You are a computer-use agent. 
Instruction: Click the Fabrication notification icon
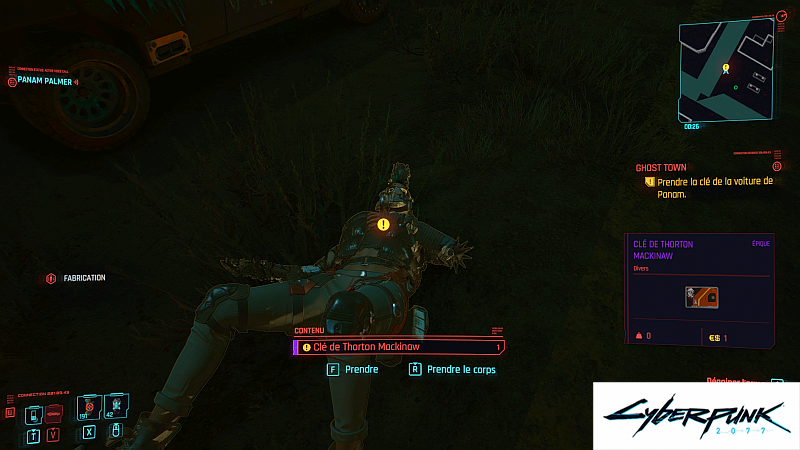(51, 278)
